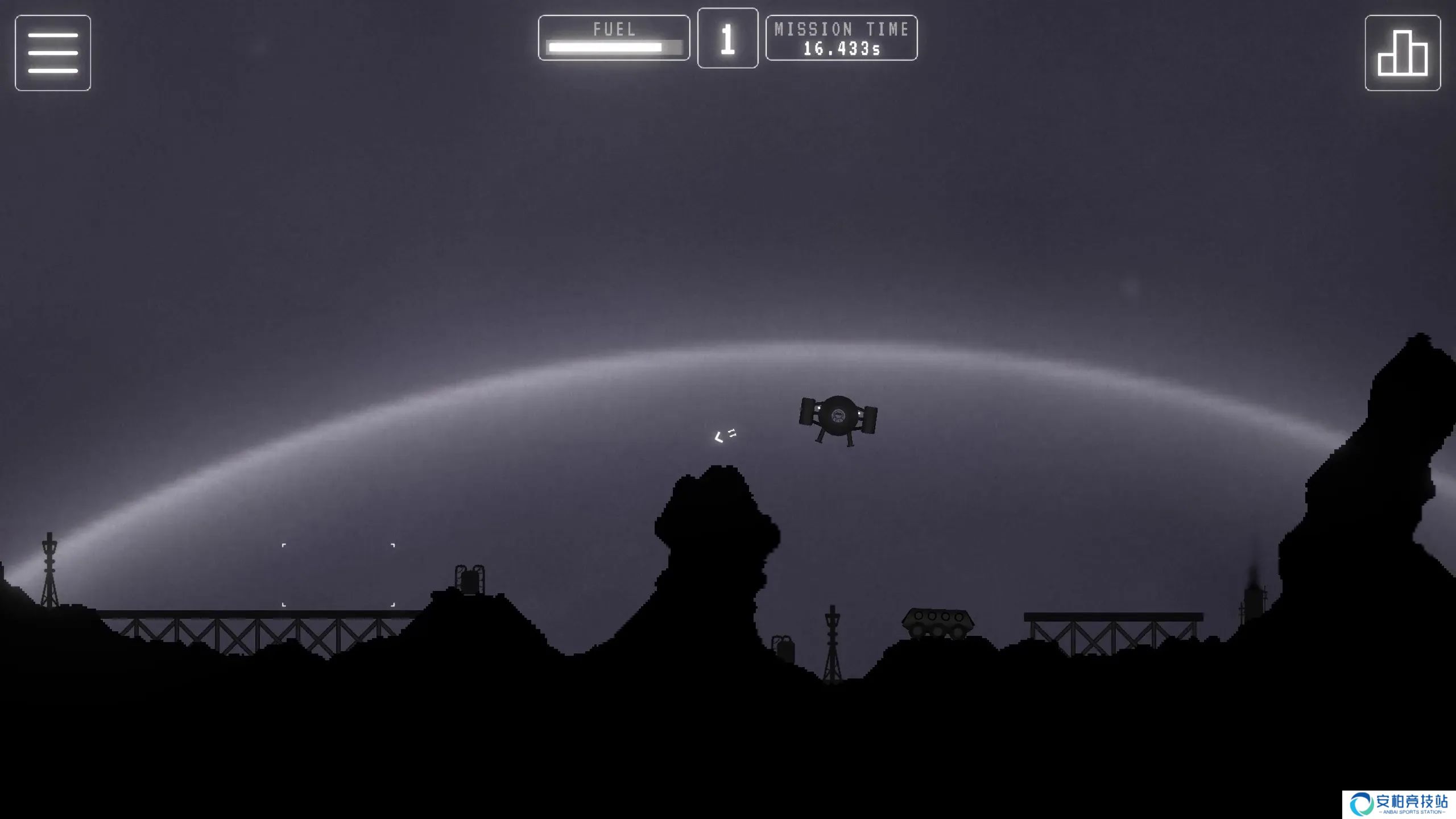Open the hamburger menu
This screenshot has width=1456, height=819.
[x=53, y=53]
